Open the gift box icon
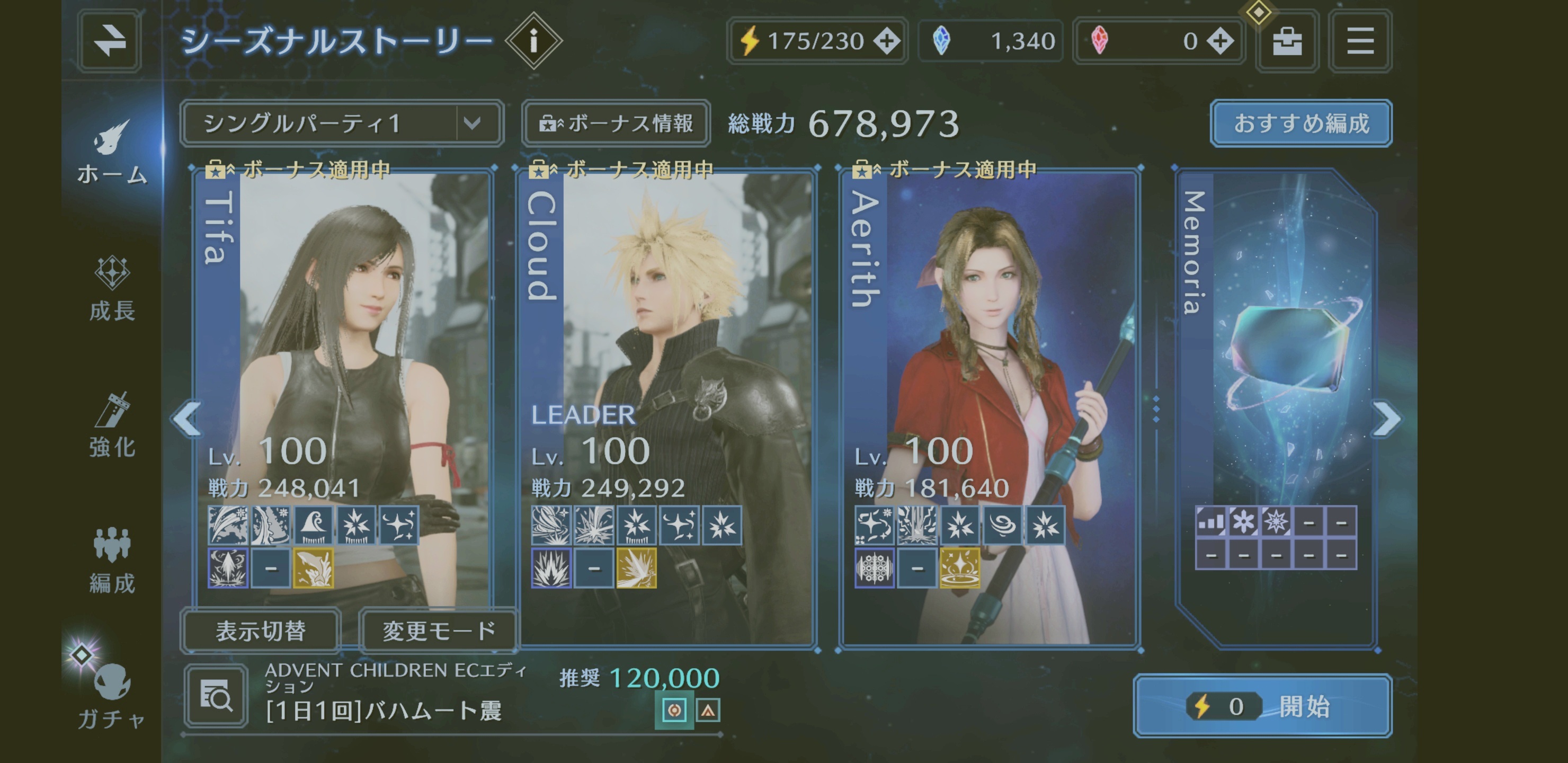Screen dimensions: 1568x763 click(x=1287, y=41)
